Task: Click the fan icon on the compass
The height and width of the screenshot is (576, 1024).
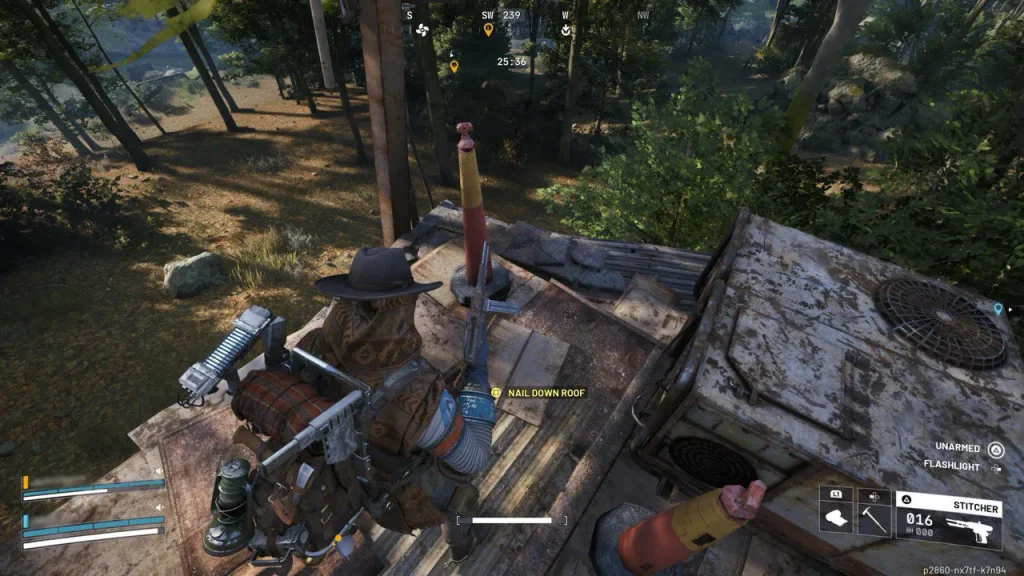Action: click(421, 30)
